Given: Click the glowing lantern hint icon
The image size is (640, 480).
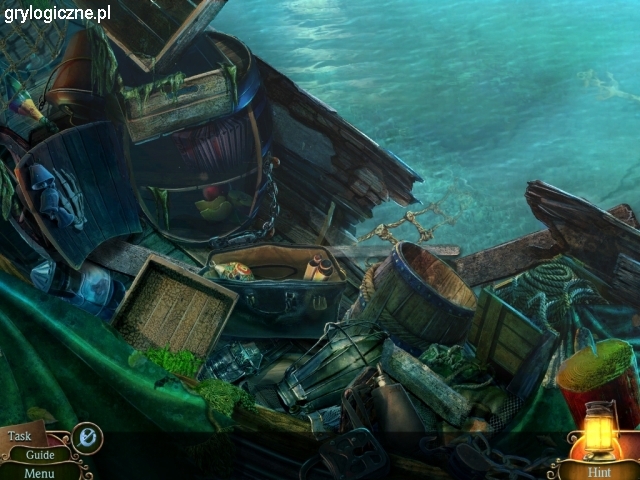Looking at the screenshot, I should (598, 432).
